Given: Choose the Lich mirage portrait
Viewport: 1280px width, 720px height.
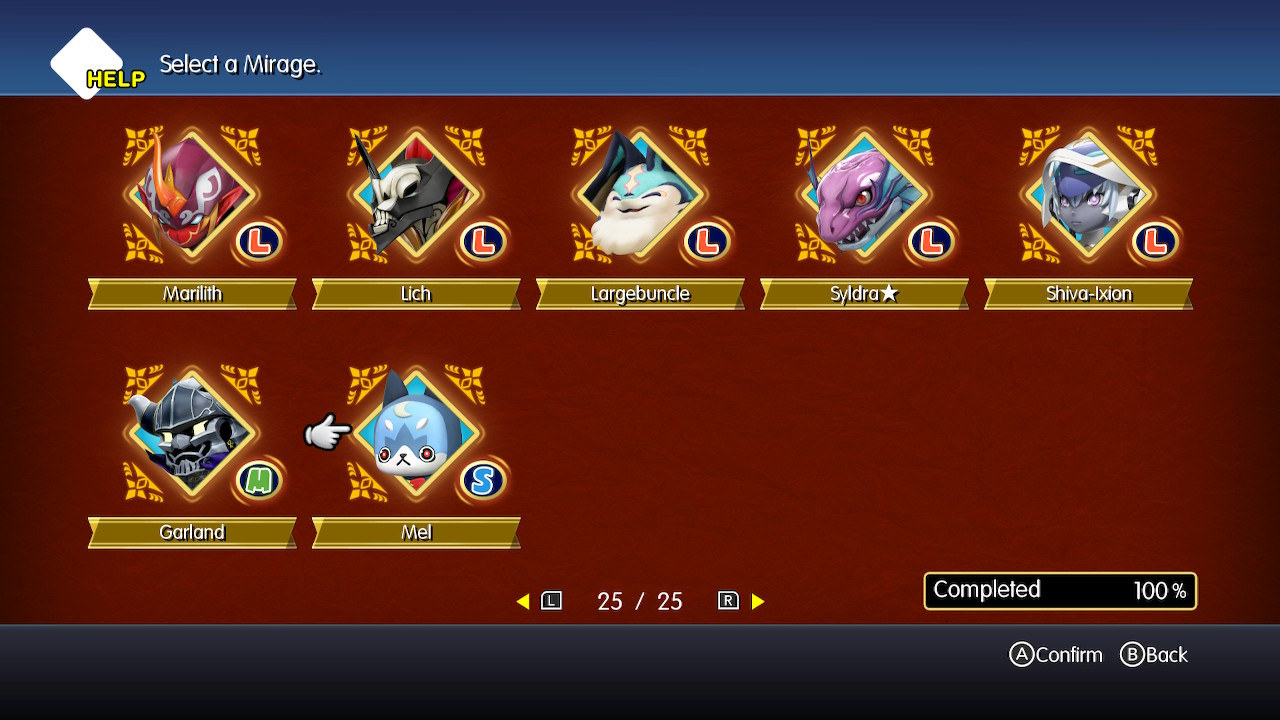Looking at the screenshot, I should [x=416, y=195].
